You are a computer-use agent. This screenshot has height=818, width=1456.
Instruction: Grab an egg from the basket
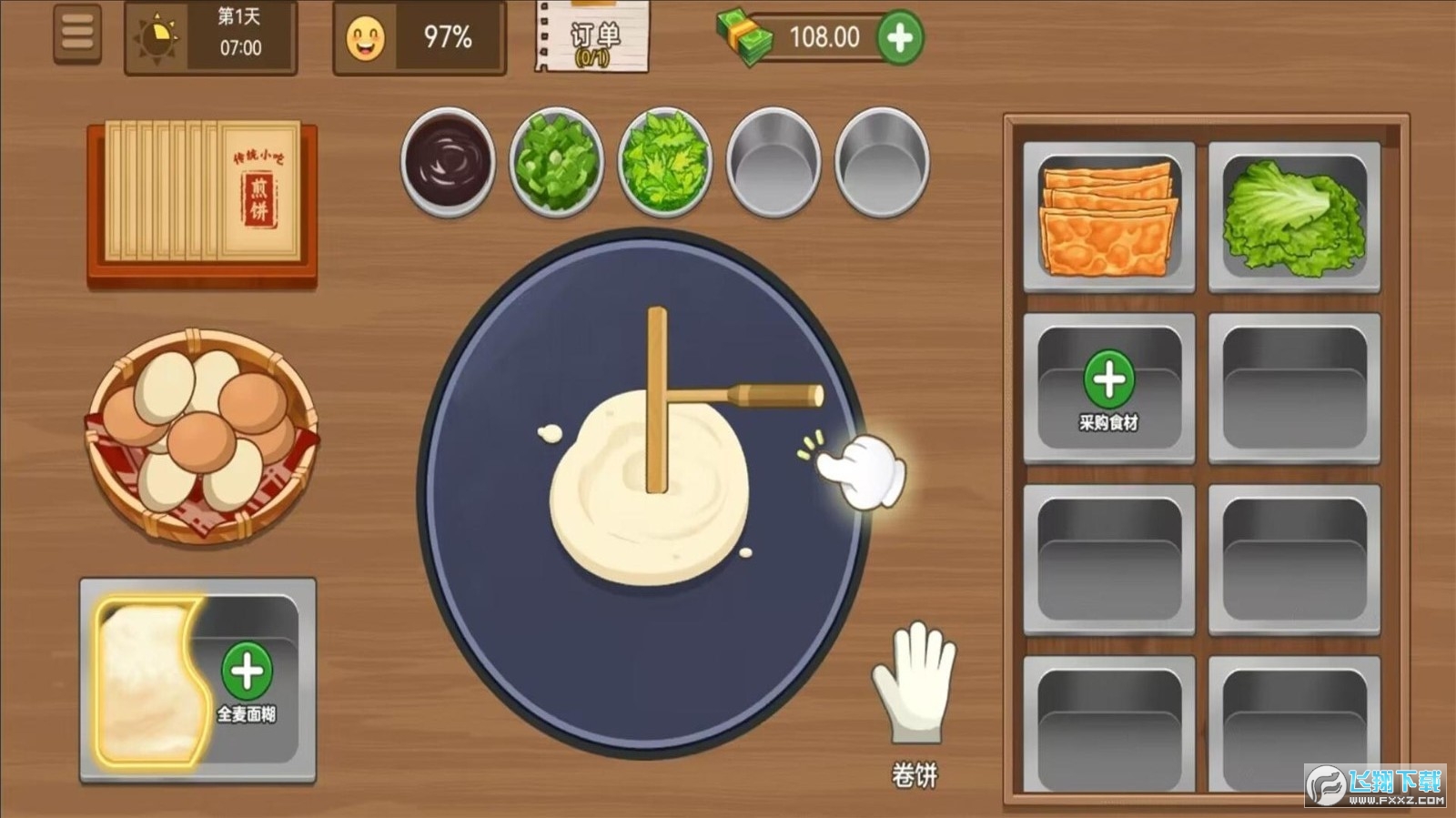tap(201, 437)
